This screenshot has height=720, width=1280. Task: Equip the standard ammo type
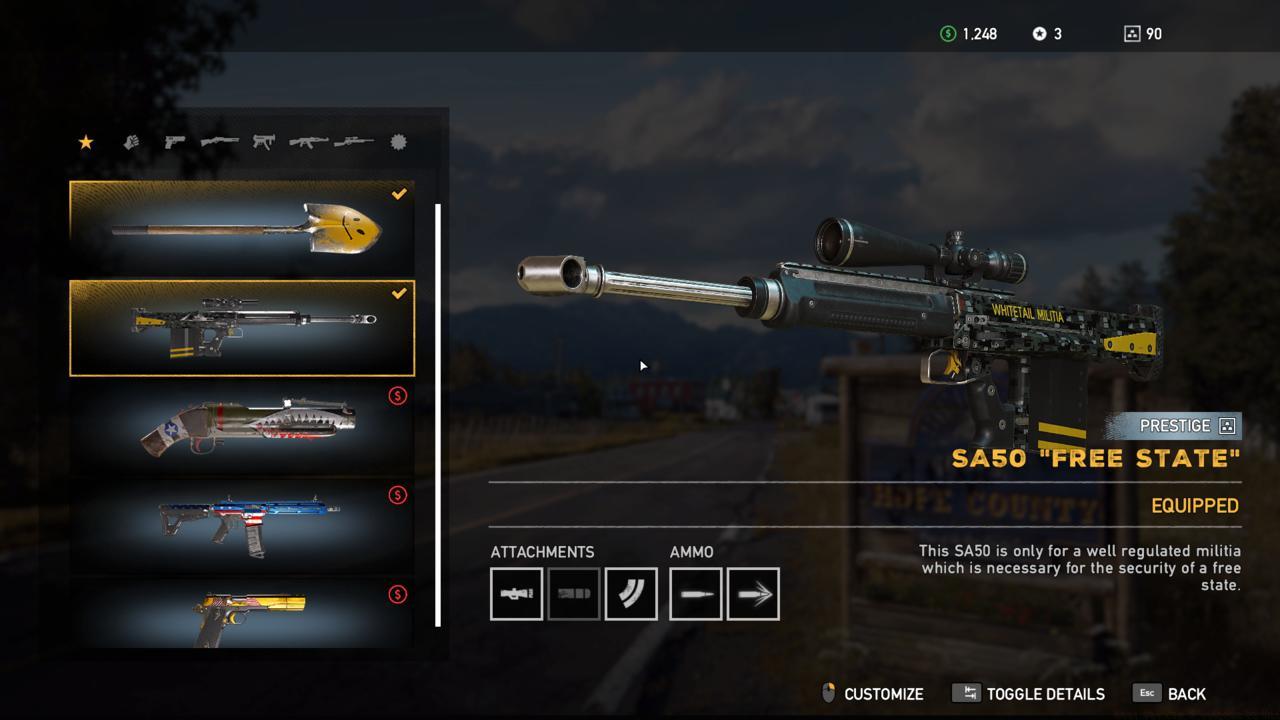pos(695,593)
